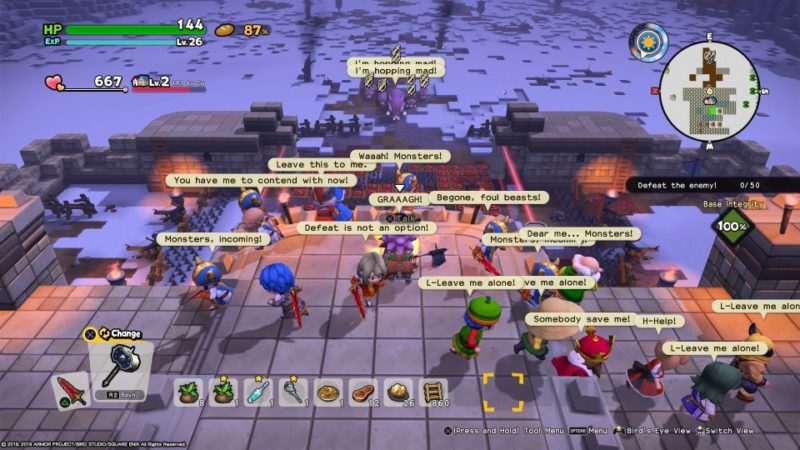Click the Base Integrity diamond indicator
Viewport: 800px width, 450px height.
point(732,228)
